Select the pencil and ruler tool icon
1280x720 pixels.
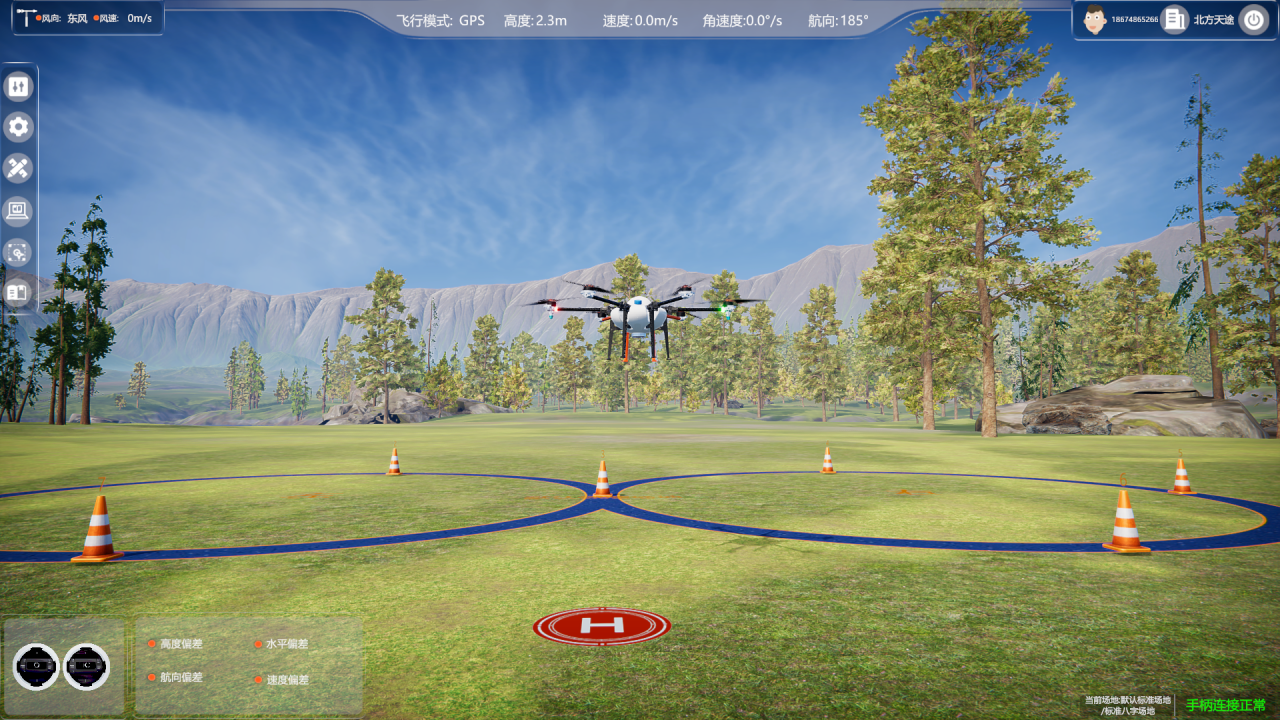click(x=18, y=168)
